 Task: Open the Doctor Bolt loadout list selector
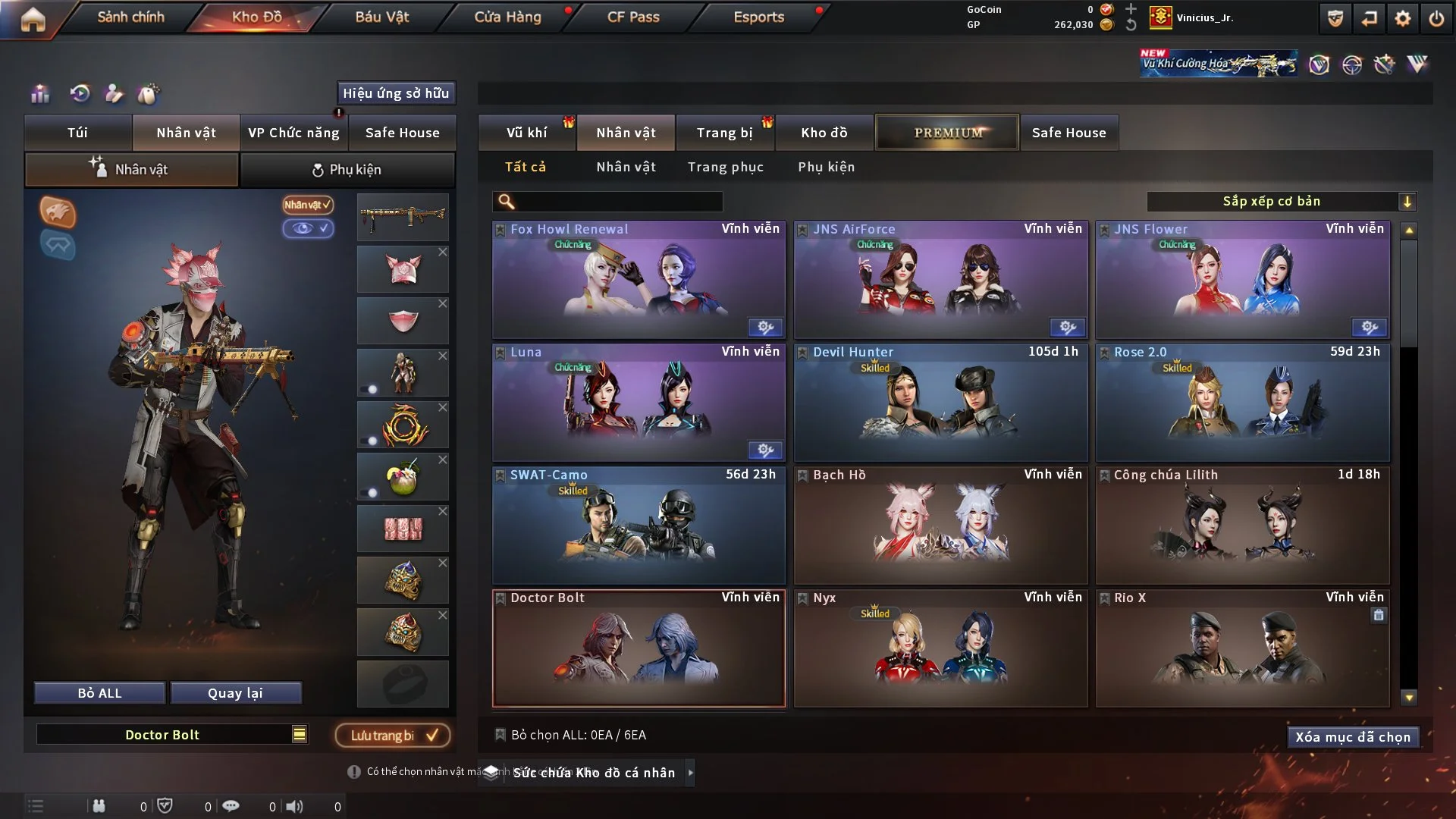[299, 734]
